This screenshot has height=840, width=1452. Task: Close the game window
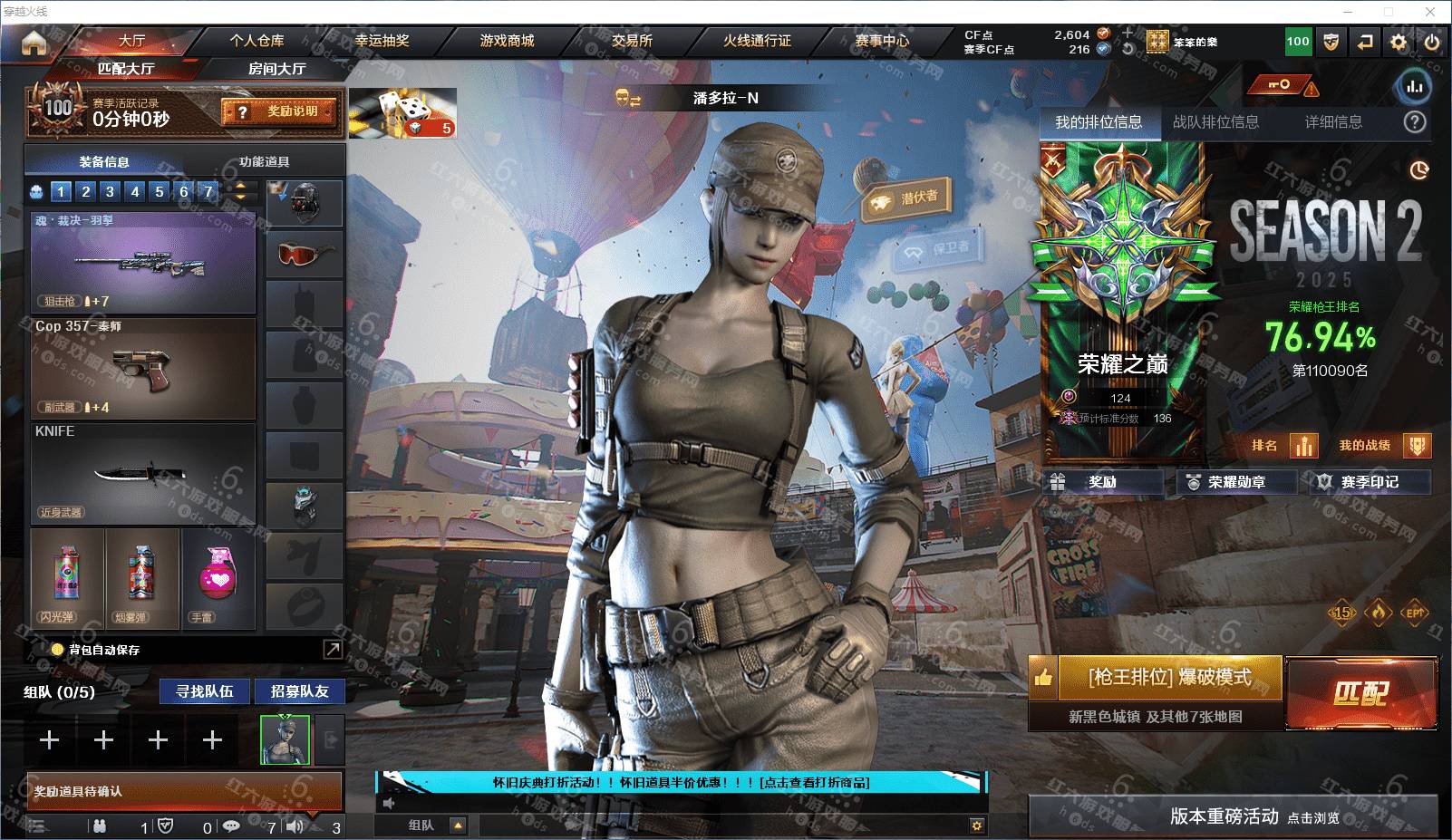click(1430, 12)
